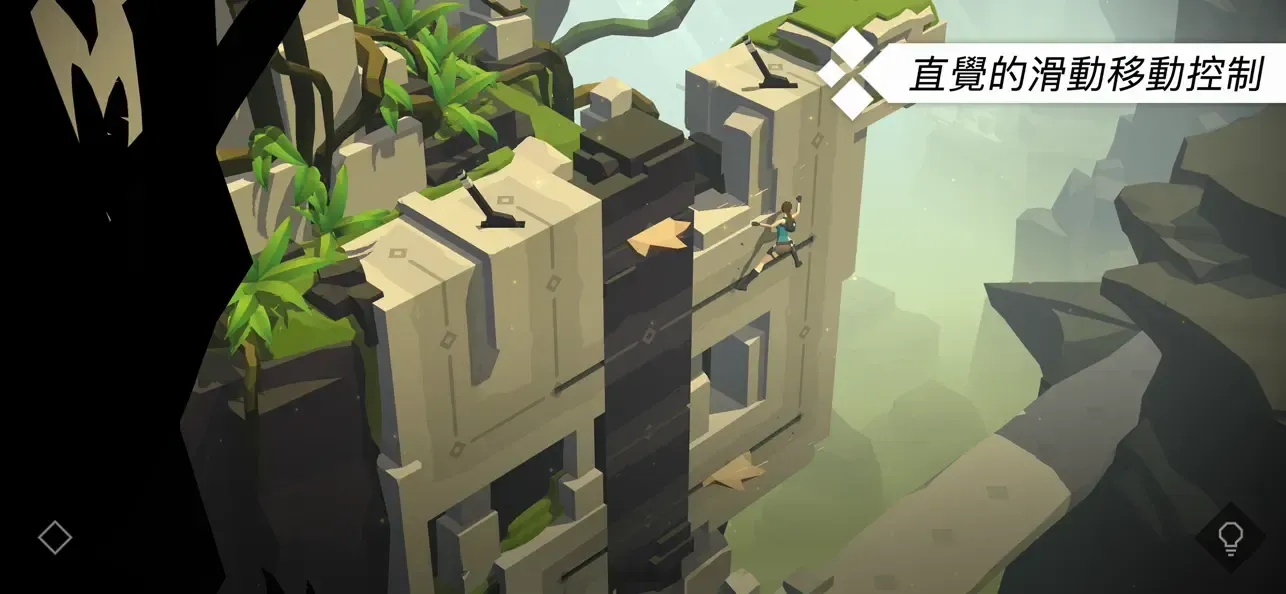Open the diamond-shaped pause menu button
1286x594 pixels.
pos(55,538)
